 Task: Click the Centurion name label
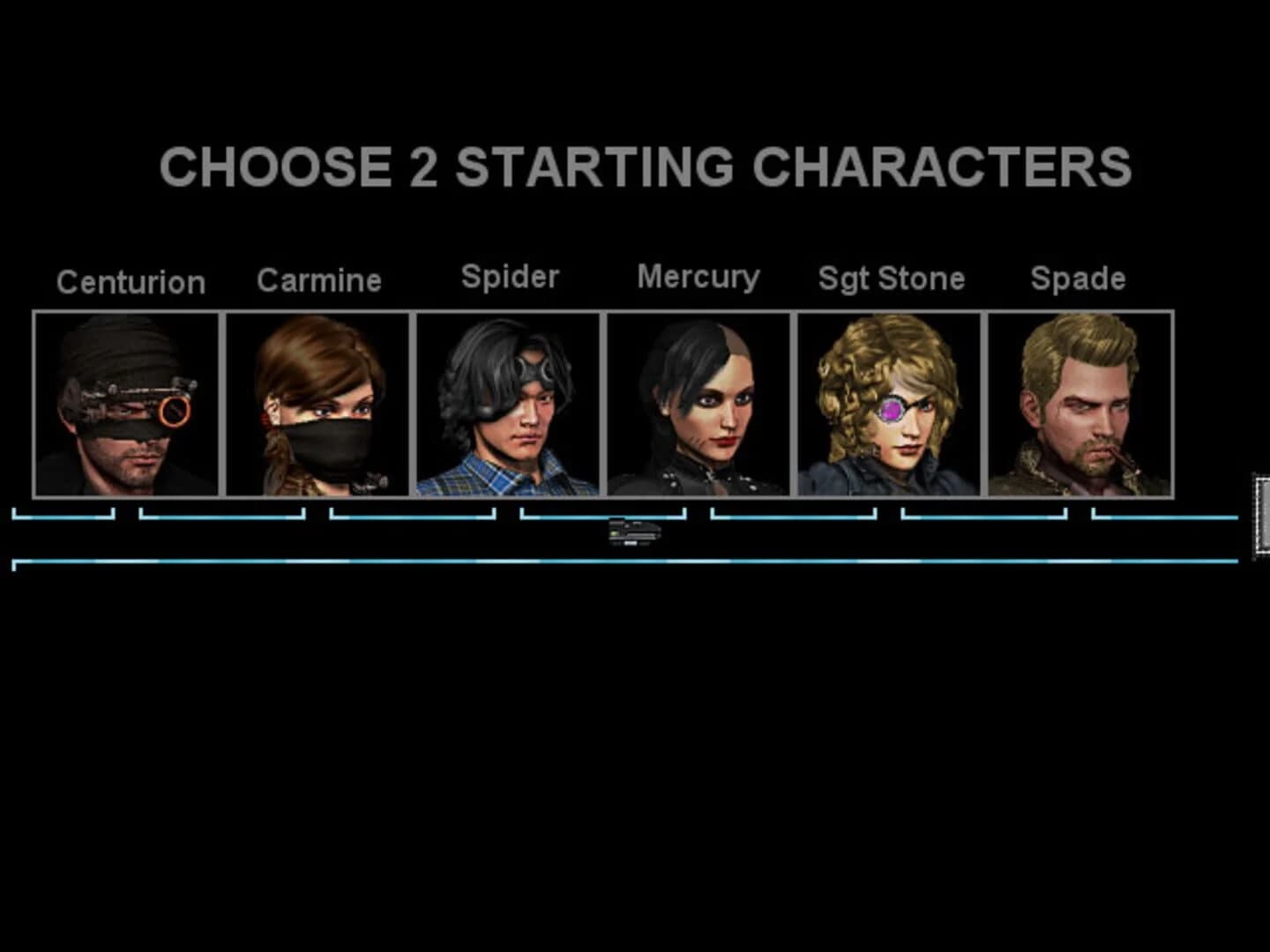pos(131,282)
